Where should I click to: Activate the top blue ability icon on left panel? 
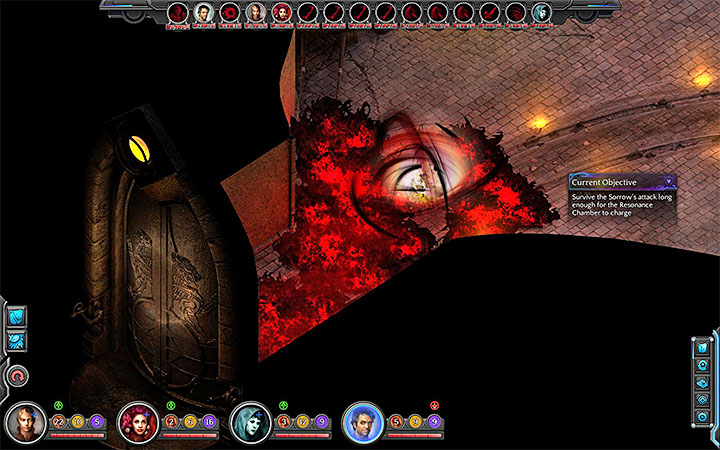[17, 317]
